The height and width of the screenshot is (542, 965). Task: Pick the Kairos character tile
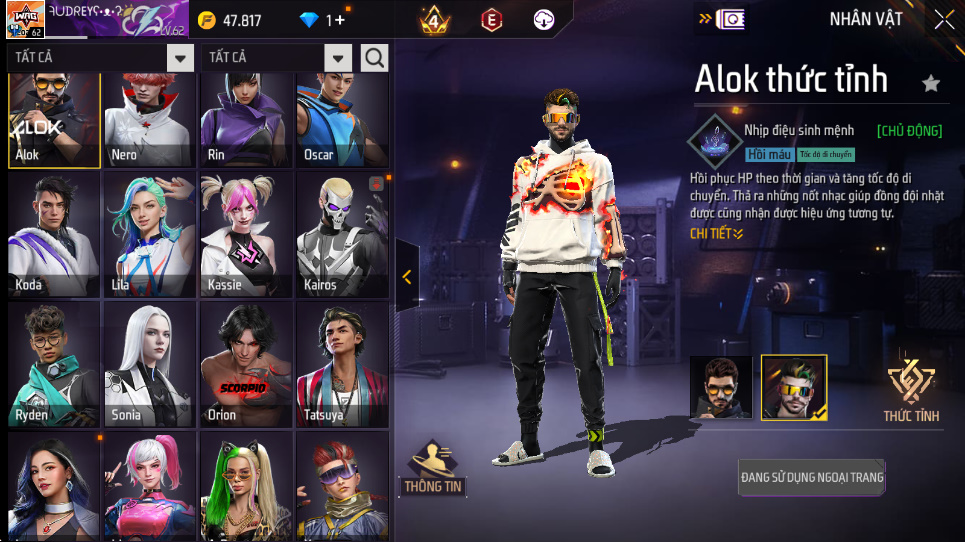coord(341,236)
